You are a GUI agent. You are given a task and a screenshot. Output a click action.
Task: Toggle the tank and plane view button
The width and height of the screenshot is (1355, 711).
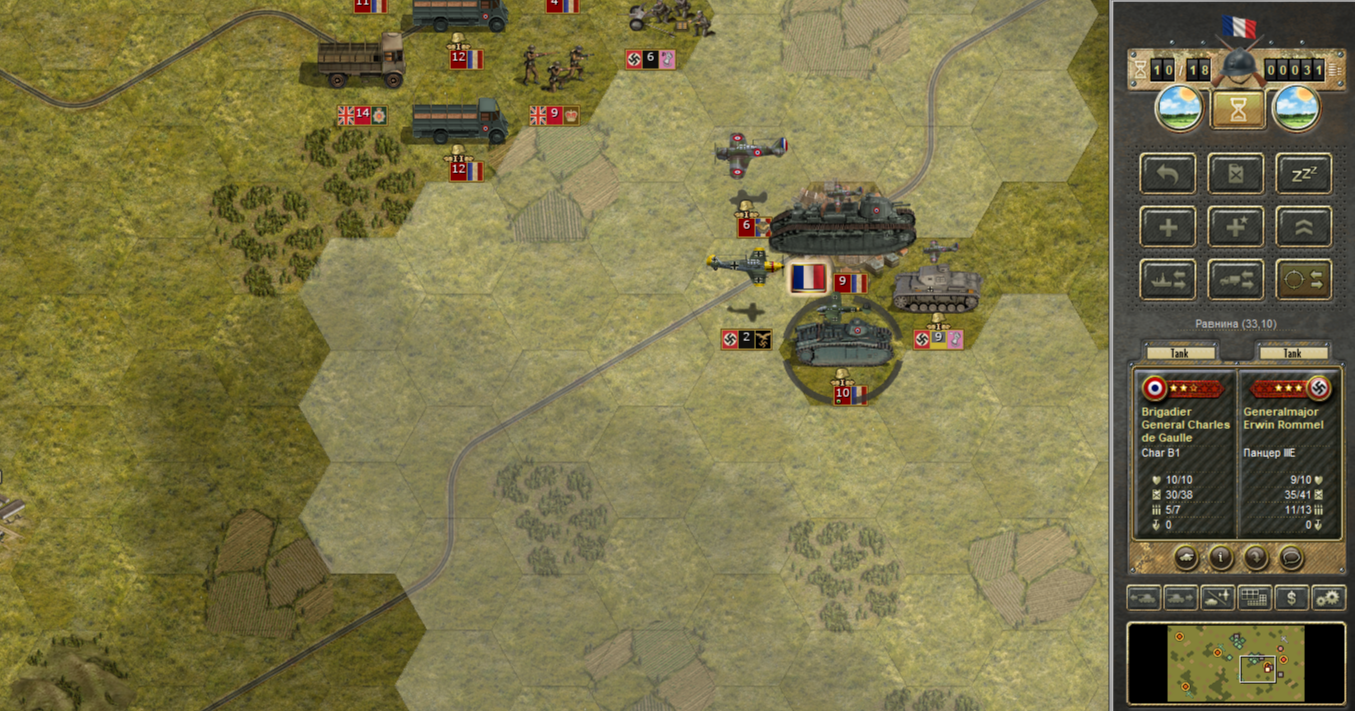(1217, 598)
